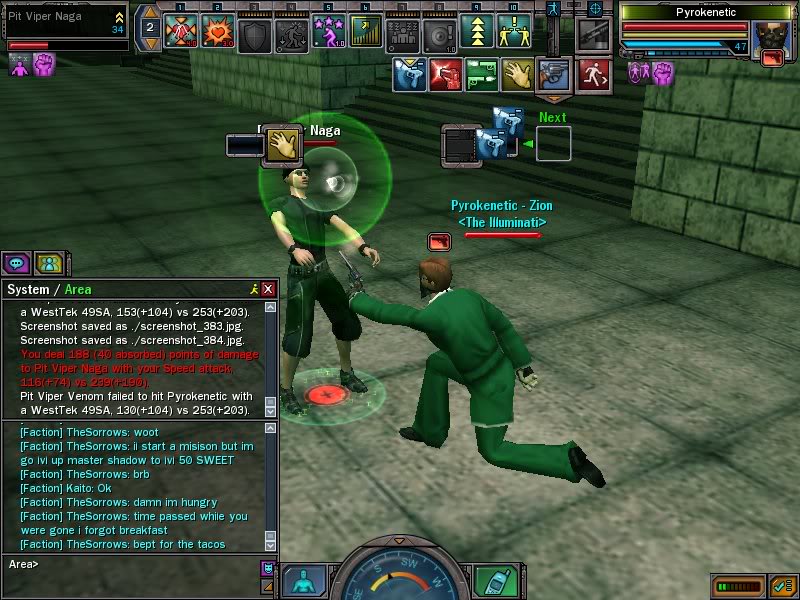800x600 pixels.
Task: Choose the open hand combat tactic
Action: pyautogui.click(x=517, y=72)
